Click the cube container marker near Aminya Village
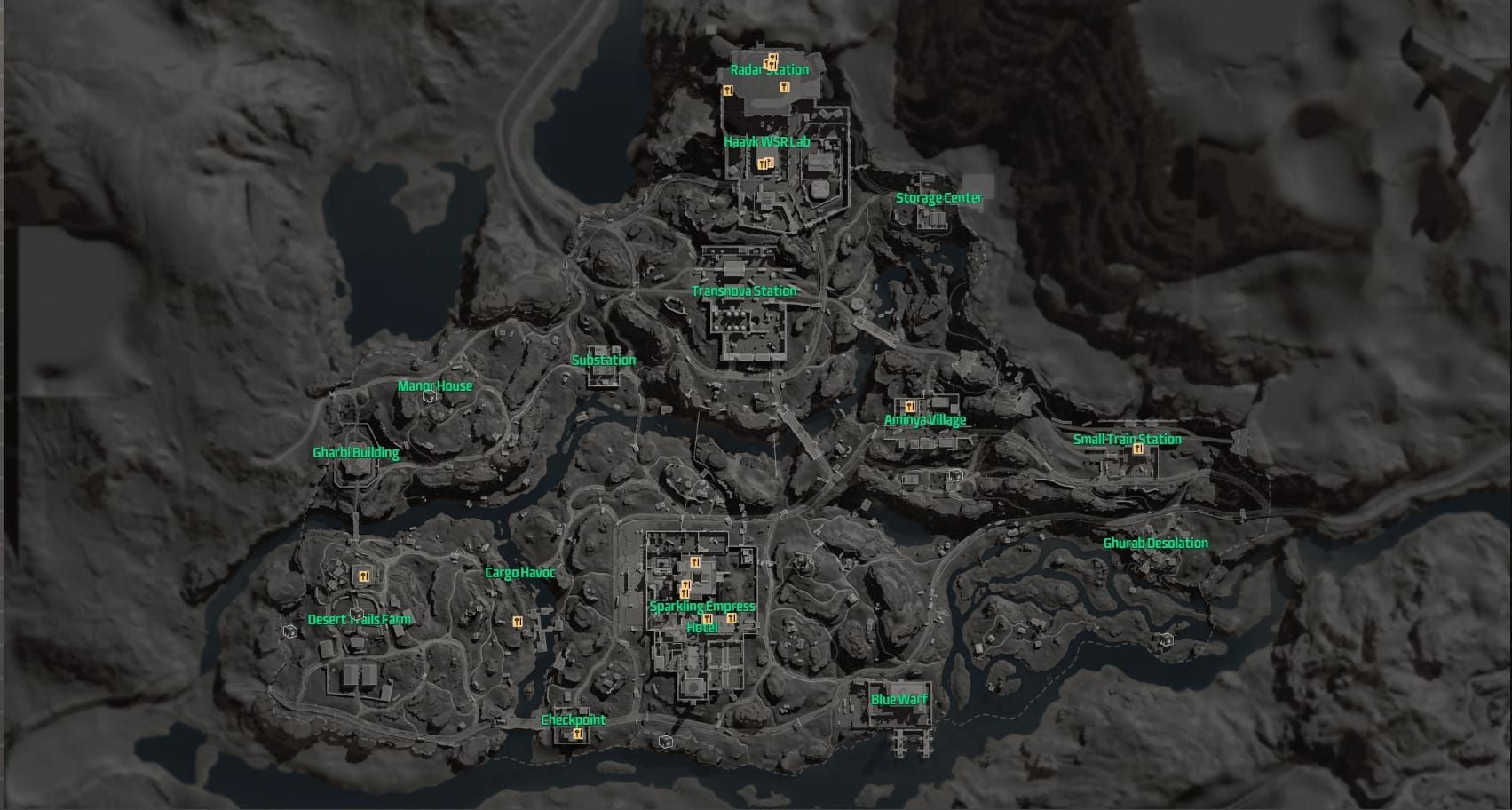Screen dimensions: 1512x810 pos(956,477)
